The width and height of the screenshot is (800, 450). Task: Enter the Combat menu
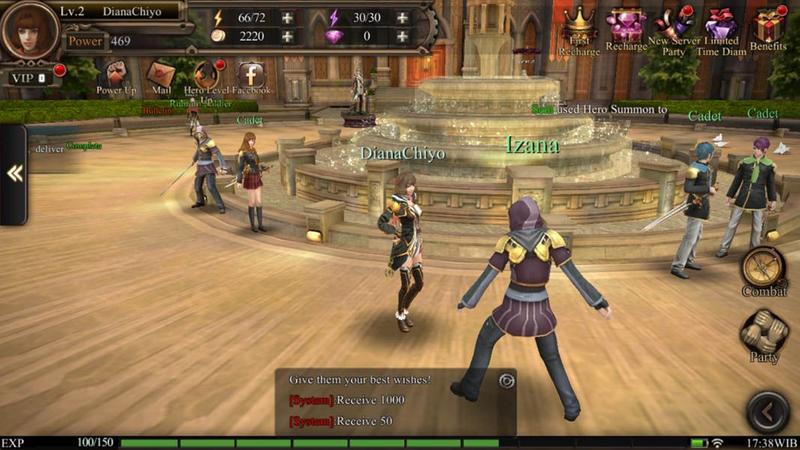(x=764, y=268)
